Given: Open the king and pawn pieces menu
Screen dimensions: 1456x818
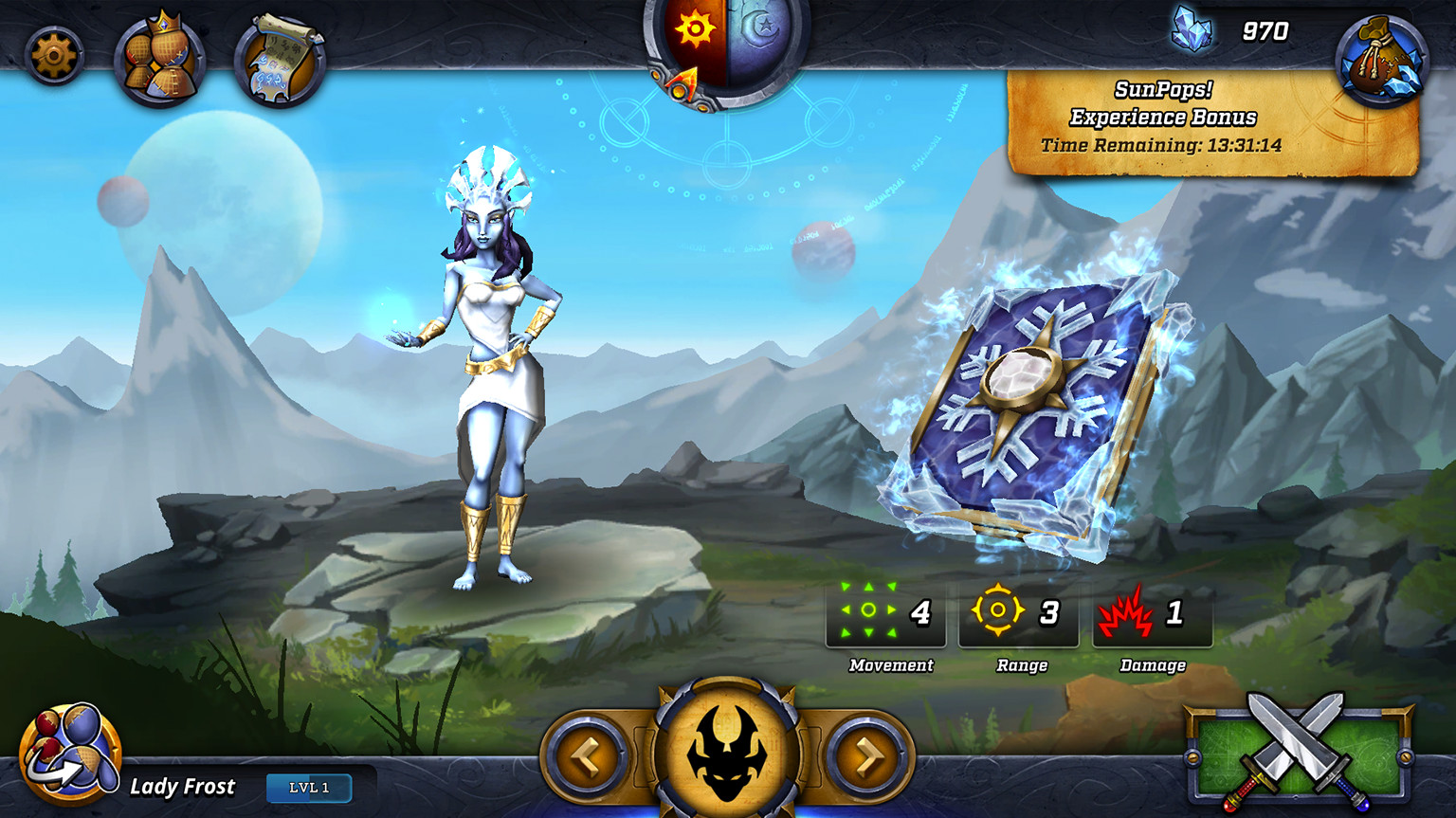Looking at the screenshot, I should point(160,61).
